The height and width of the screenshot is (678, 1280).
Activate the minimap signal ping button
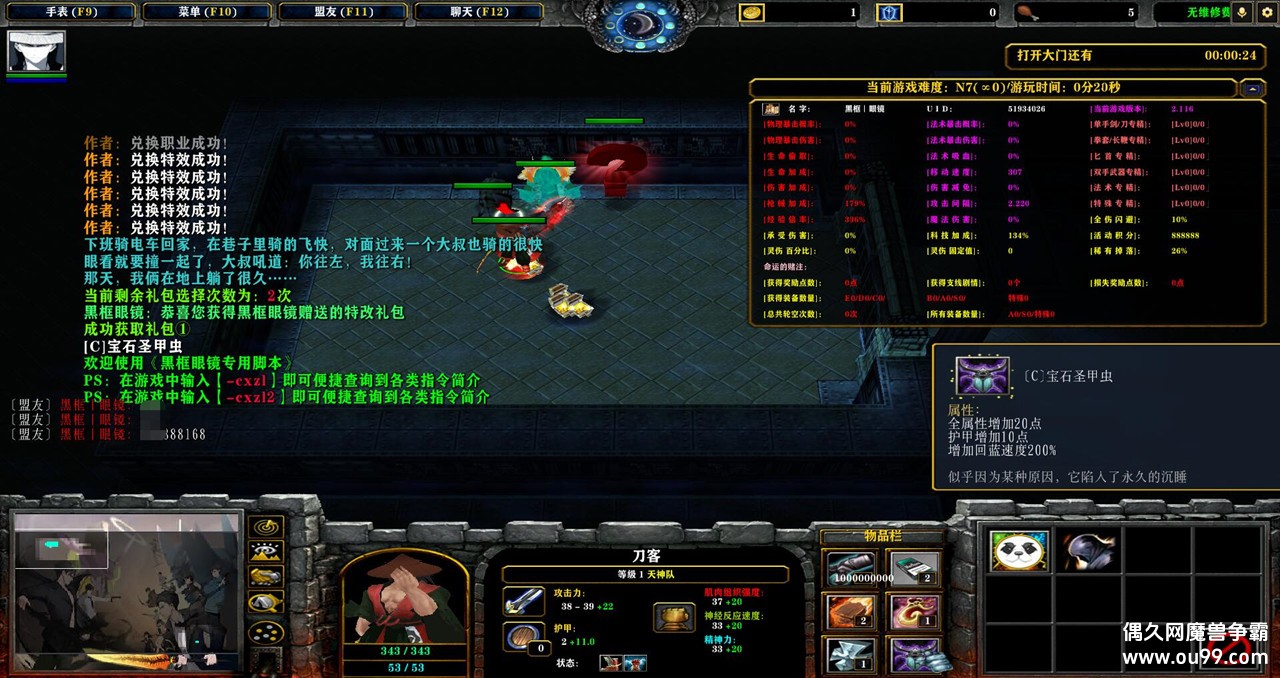click(x=265, y=527)
